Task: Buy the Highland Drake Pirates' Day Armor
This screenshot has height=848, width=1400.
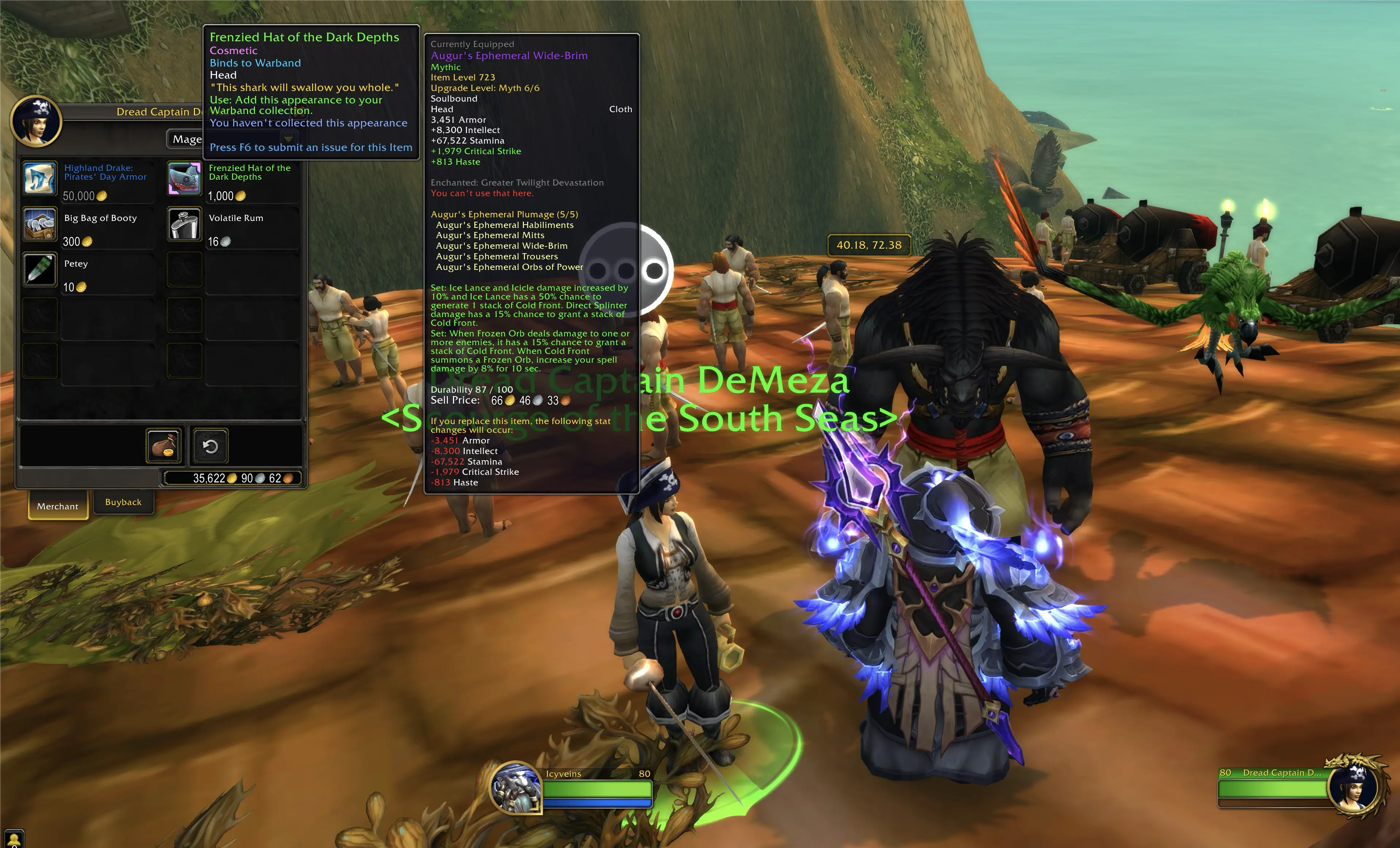Action: (x=40, y=178)
